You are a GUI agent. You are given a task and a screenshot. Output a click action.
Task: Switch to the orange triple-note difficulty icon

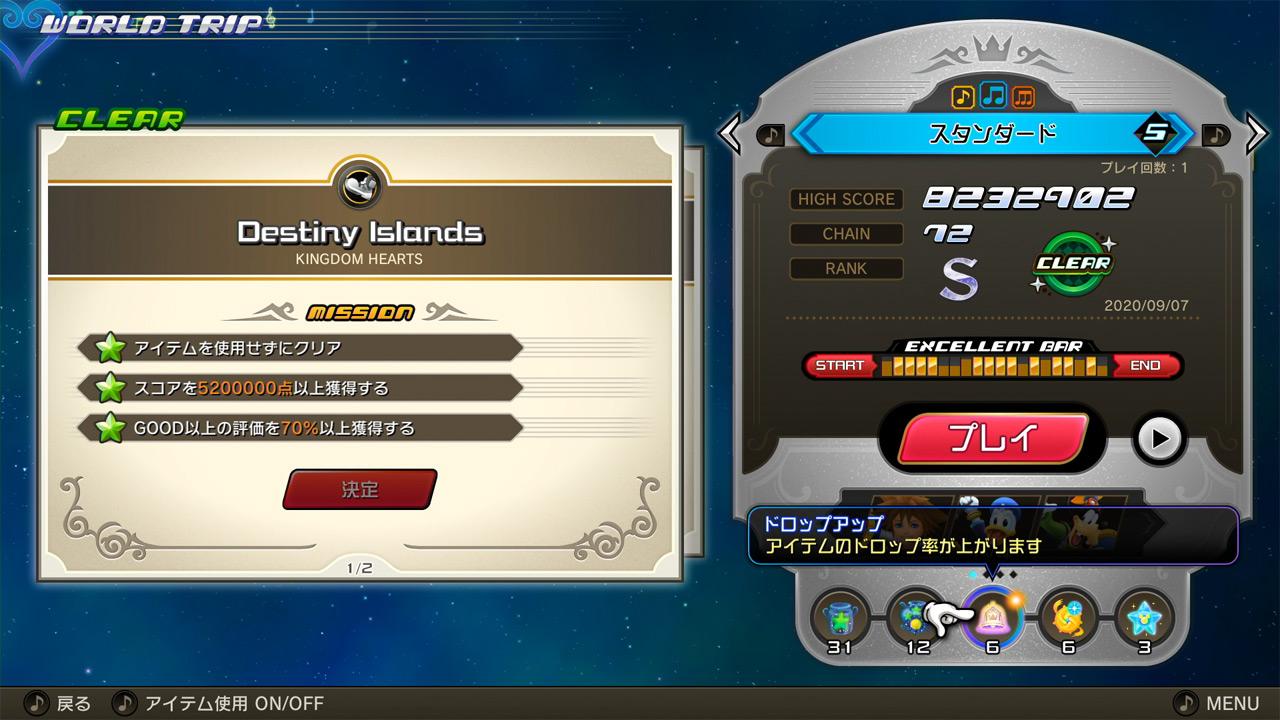[1023, 96]
